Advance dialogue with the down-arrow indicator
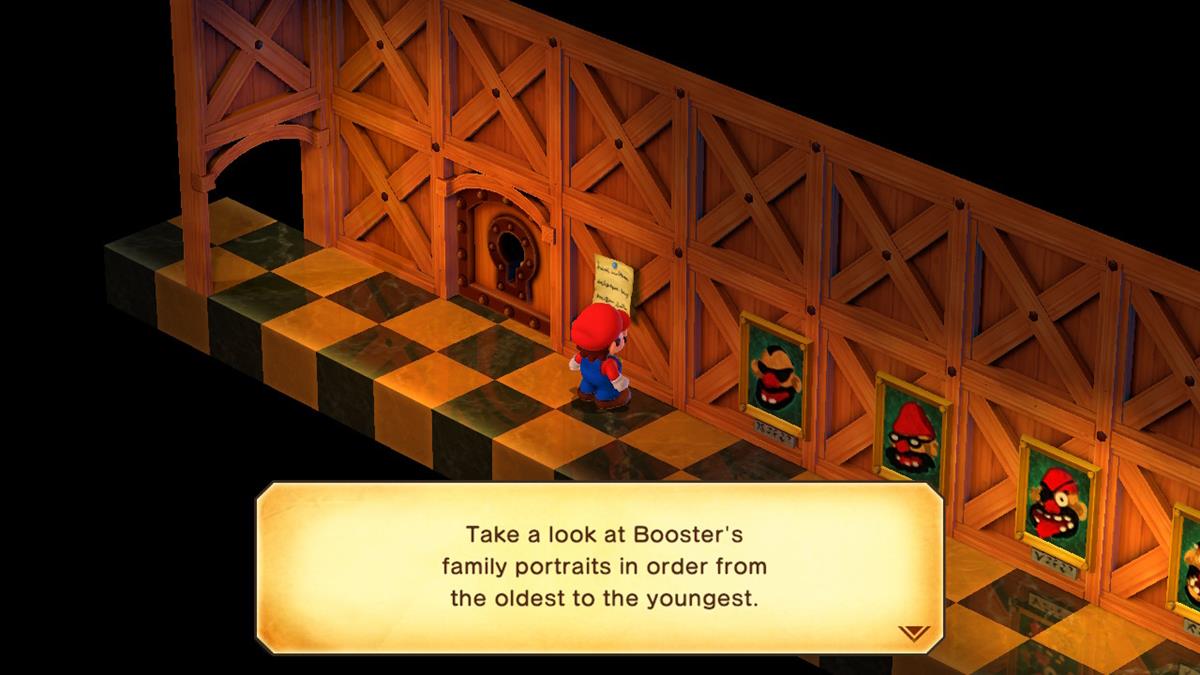This screenshot has height=675, width=1200. (914, 632)
